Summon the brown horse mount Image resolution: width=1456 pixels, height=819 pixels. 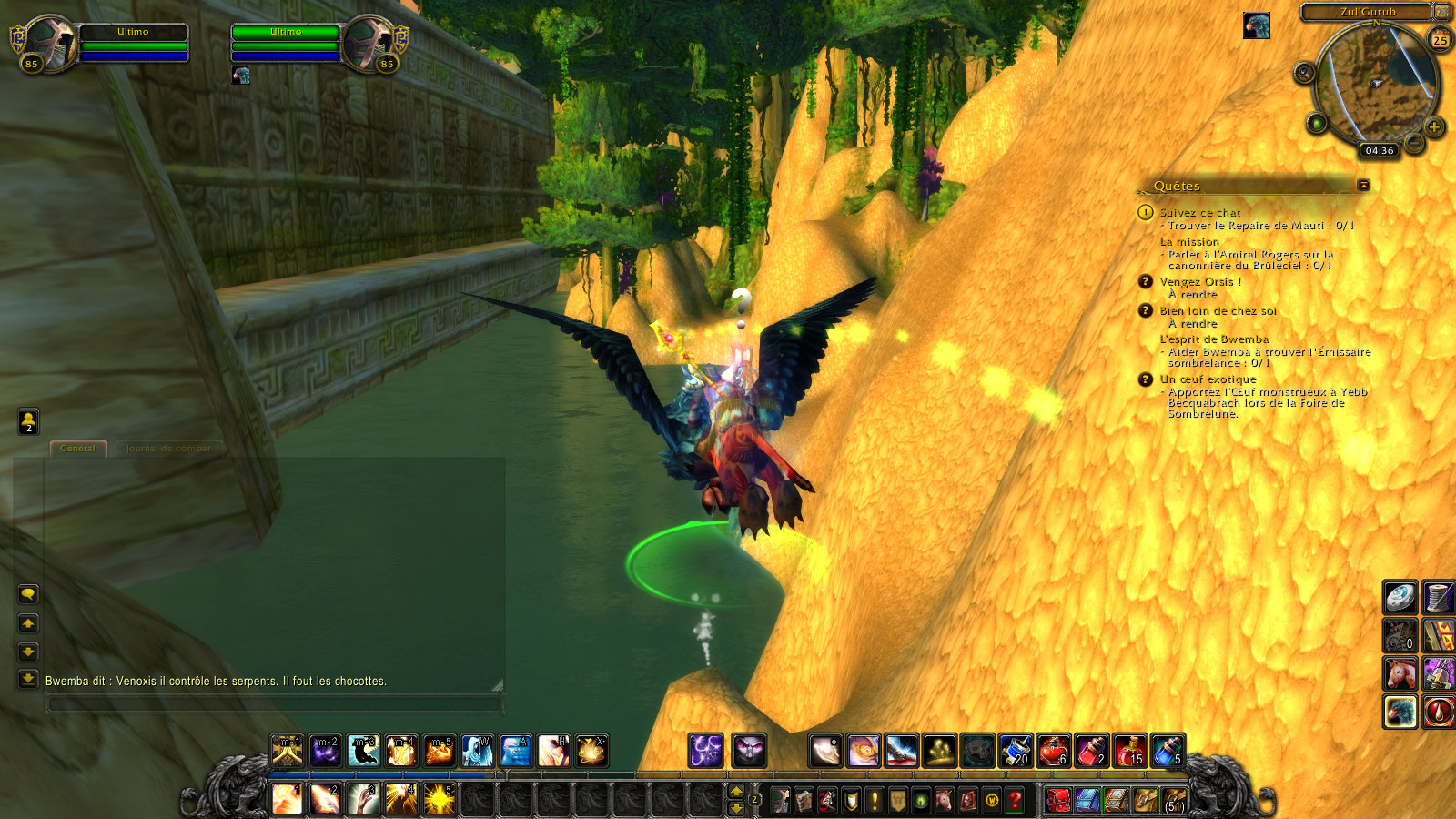pos(1400,674)
